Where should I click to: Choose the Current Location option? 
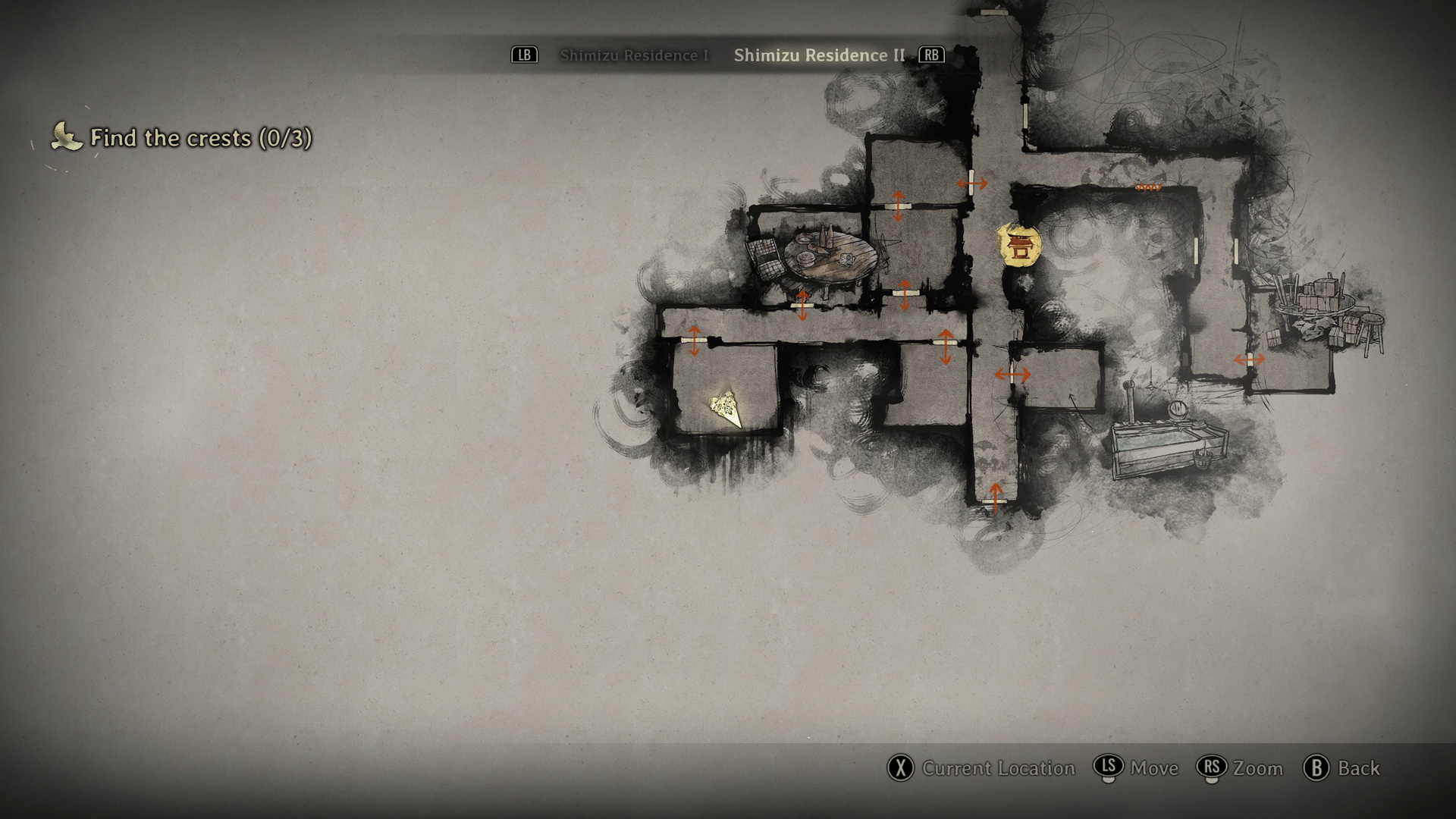click(982, 768)
